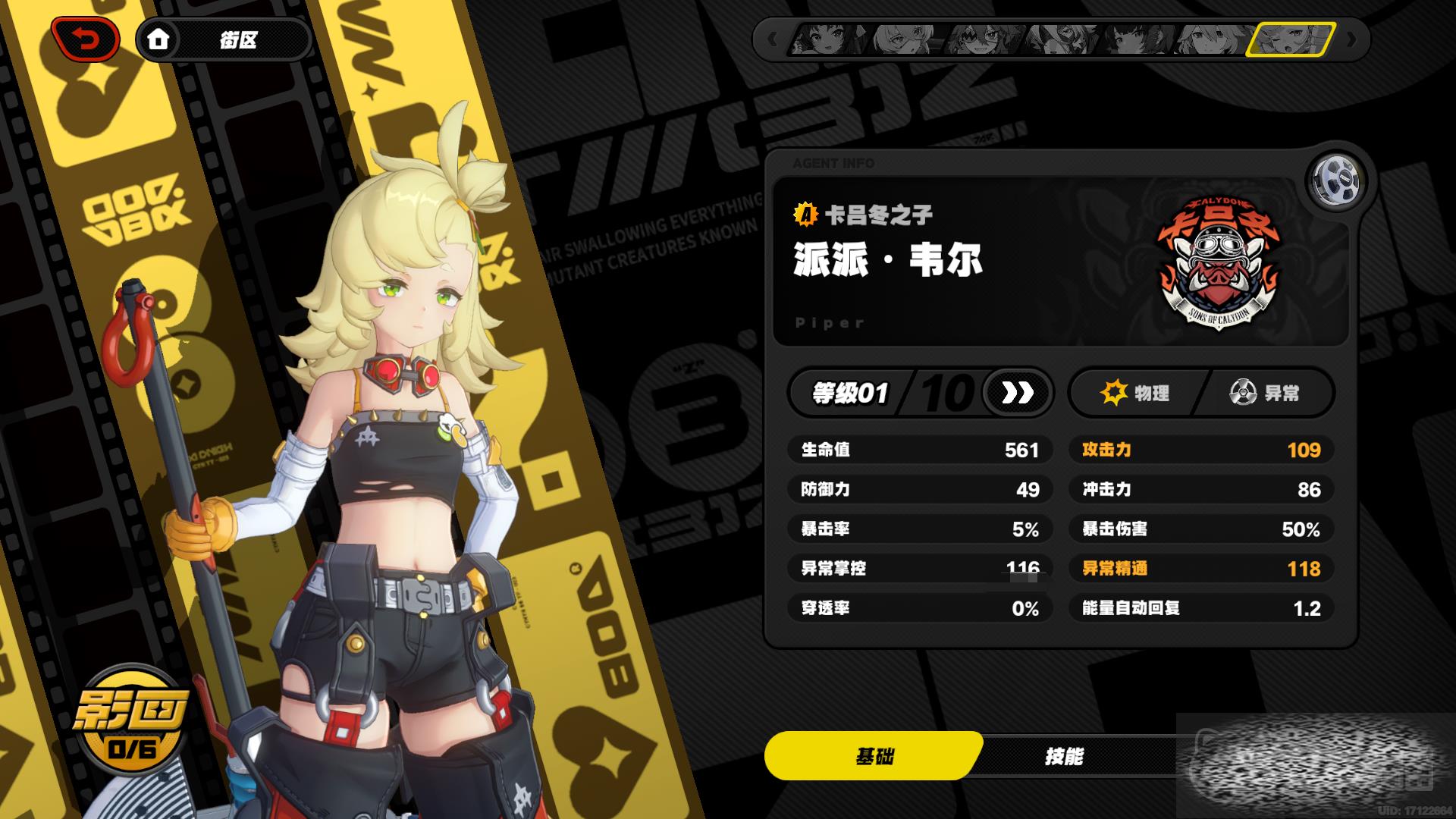Screen dimensions: 1456x819
Task: Show next agents with the right arrow
Action: 1351,39
